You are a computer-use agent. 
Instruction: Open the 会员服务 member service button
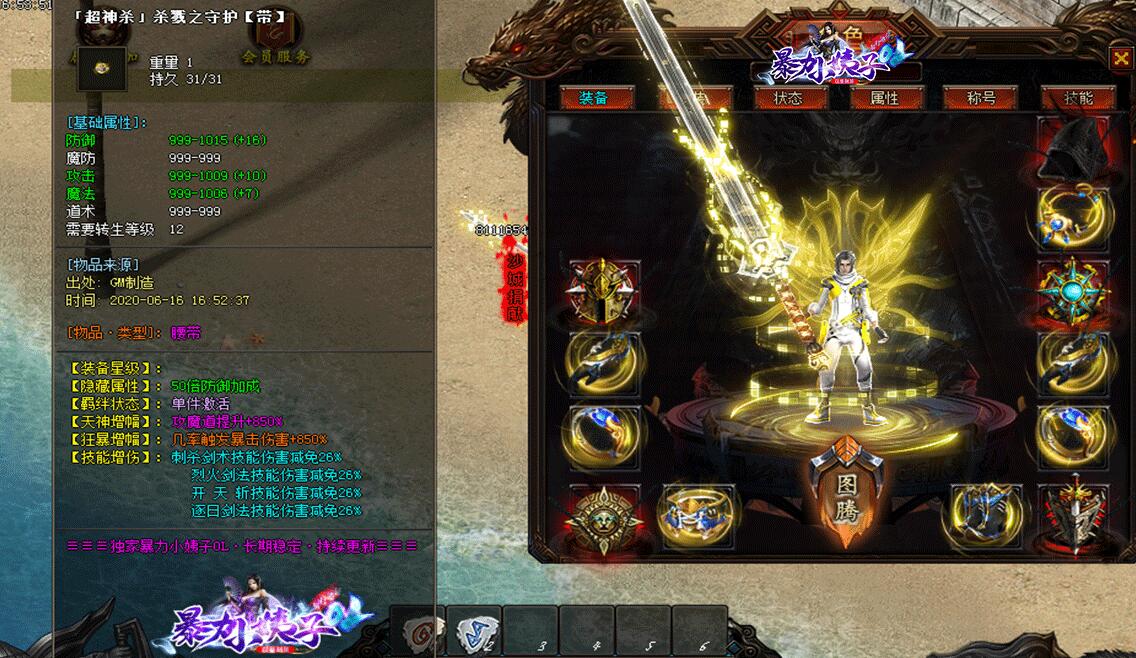click(276, 56)
